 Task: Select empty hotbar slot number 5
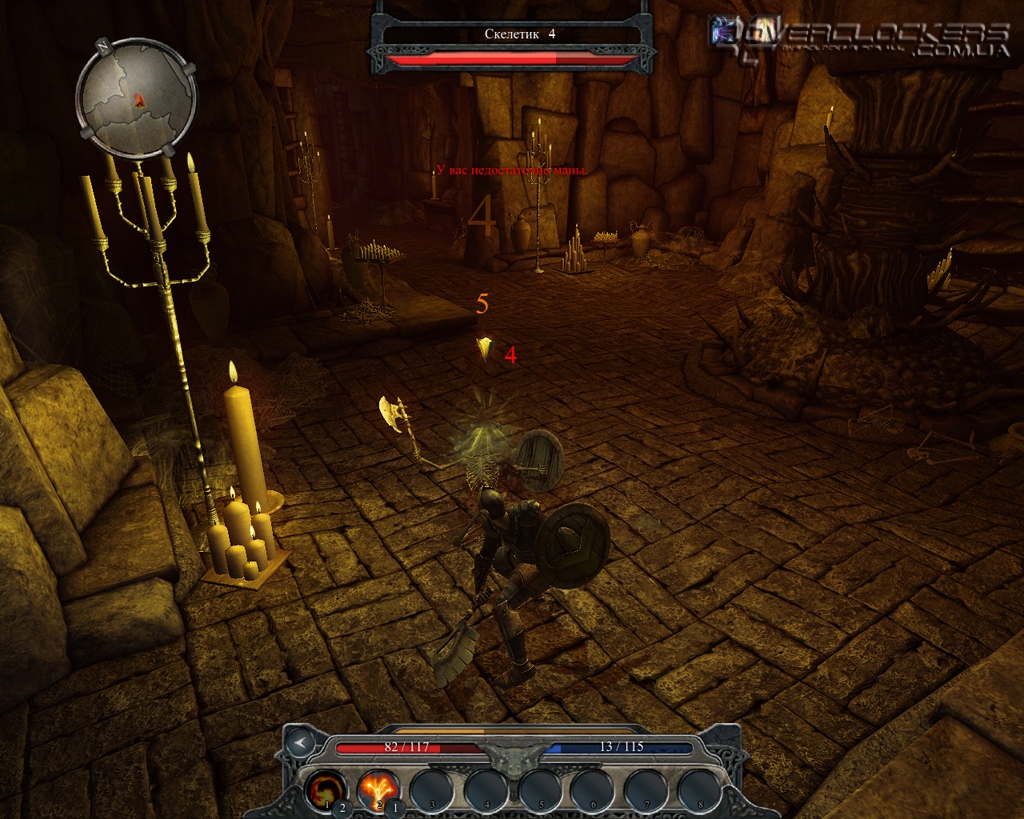point(538,788)
